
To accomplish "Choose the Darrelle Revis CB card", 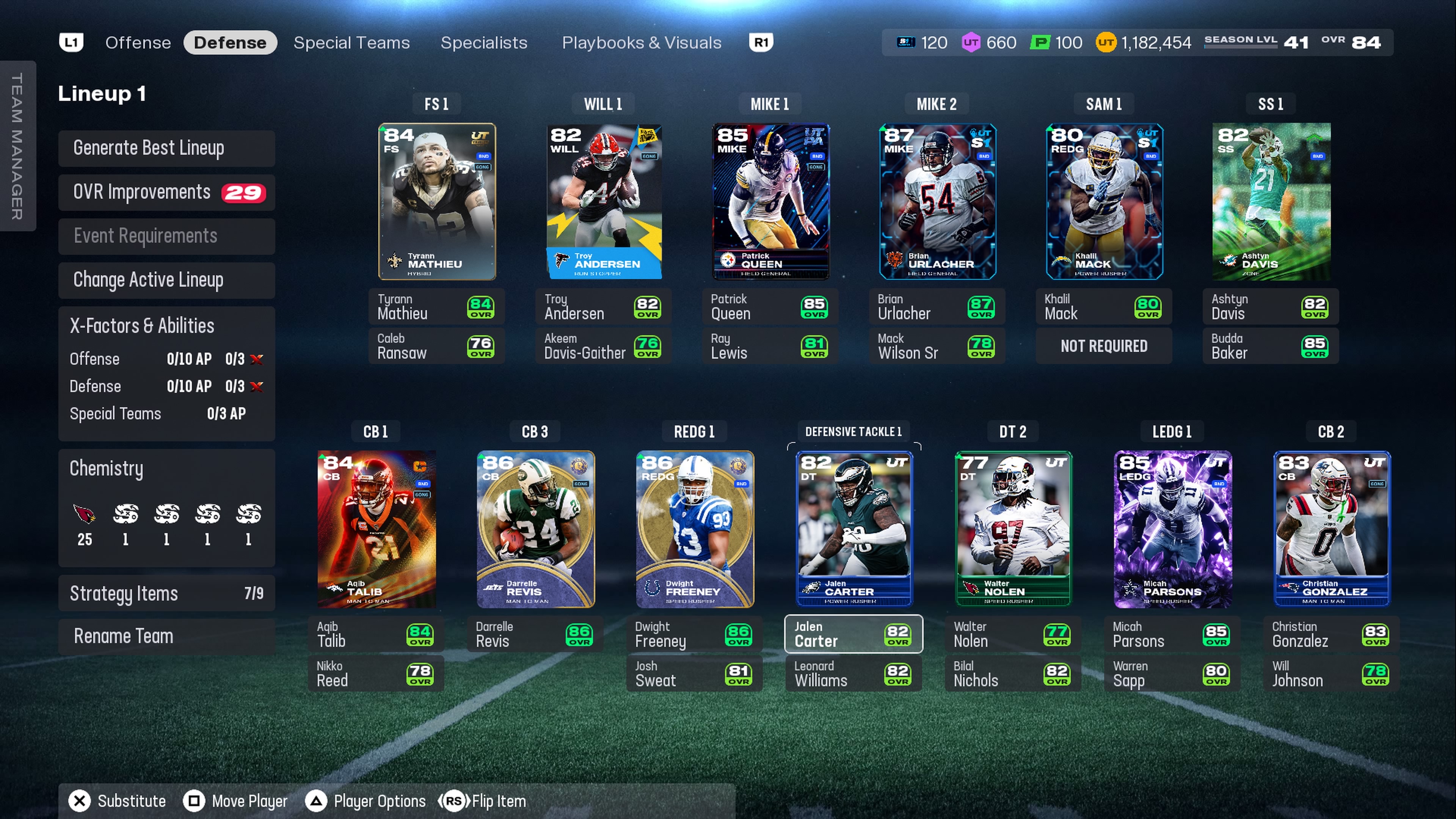I will [535, 529].
